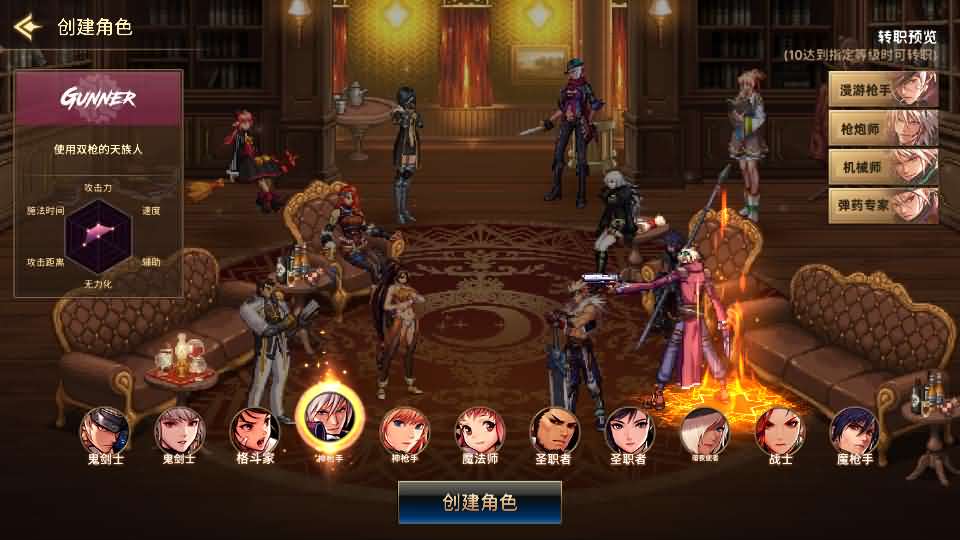Screen dimensions: 960x540
Task: Preview the 漫游枪手 job advancement
Action: tap(883, 90)
